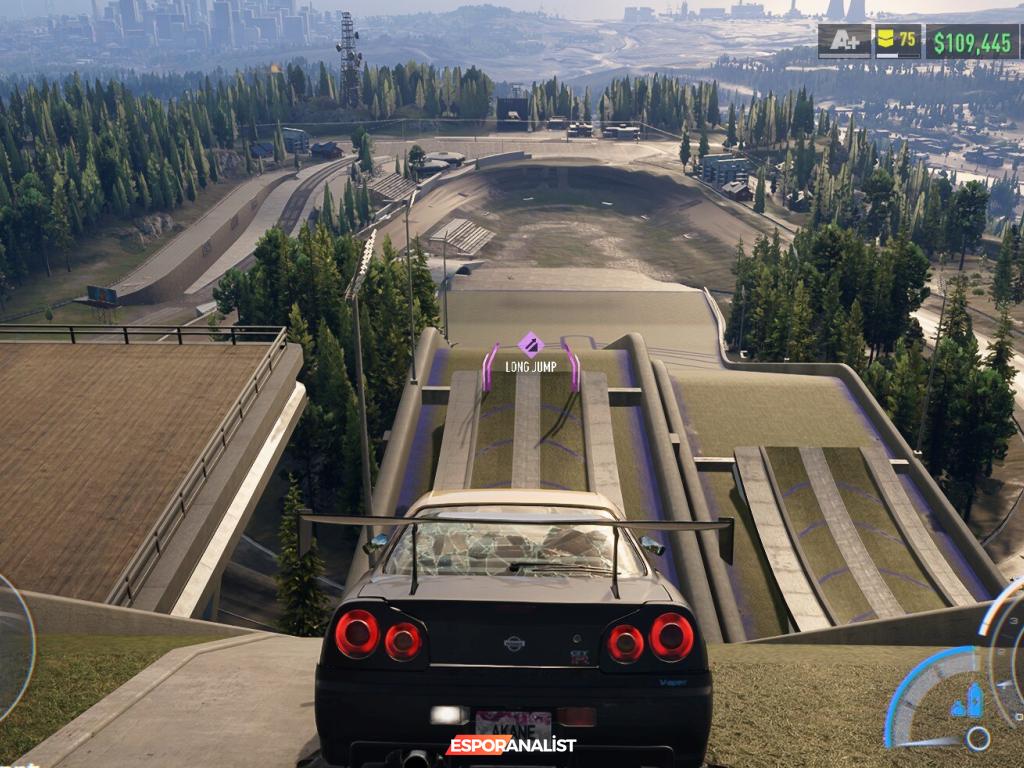Click the yellow badge showing 75
The width and height of the screenshot is (1024, 768).
pos(898,42)
